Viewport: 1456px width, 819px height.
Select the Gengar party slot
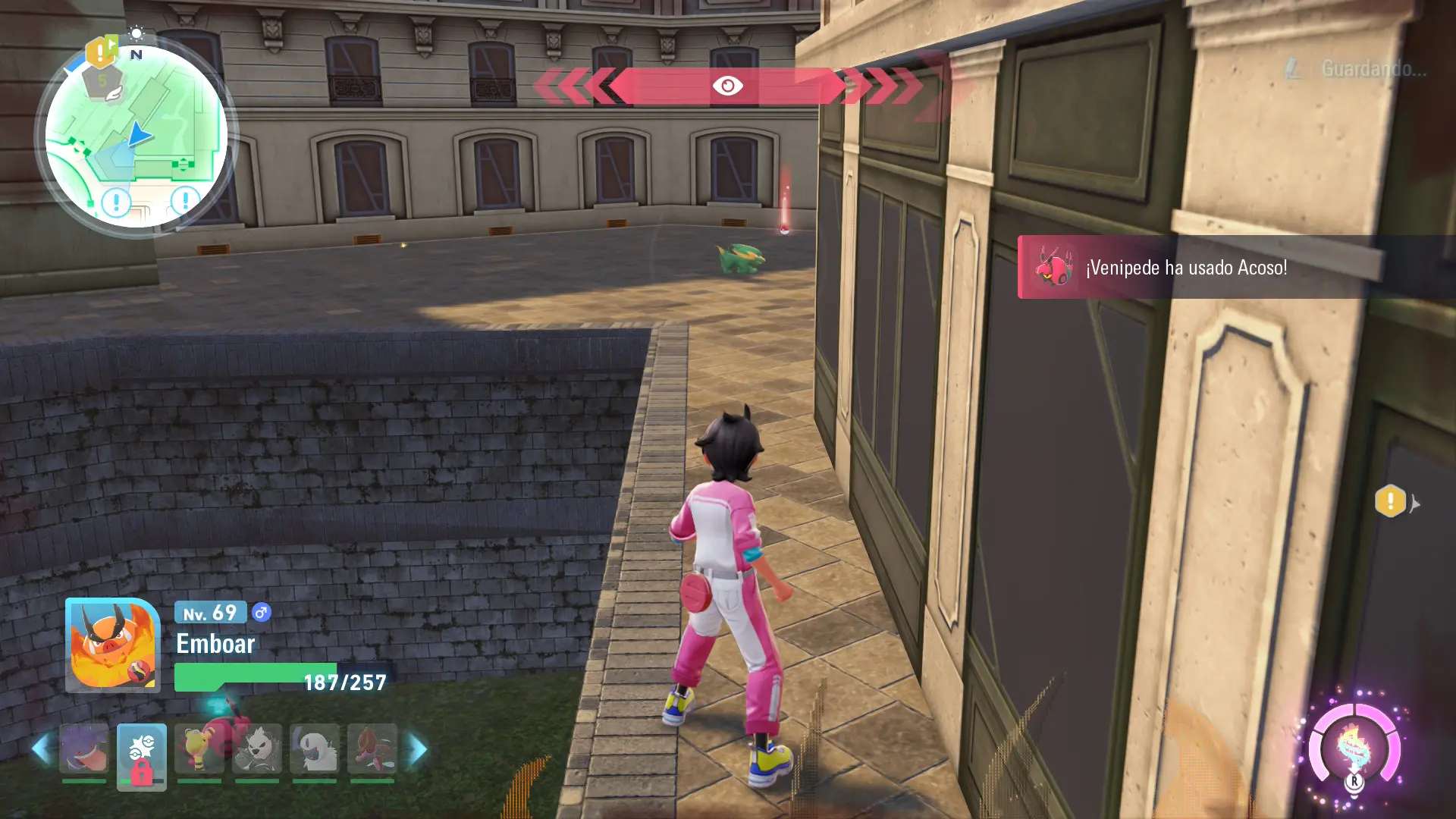click(84, 748)
